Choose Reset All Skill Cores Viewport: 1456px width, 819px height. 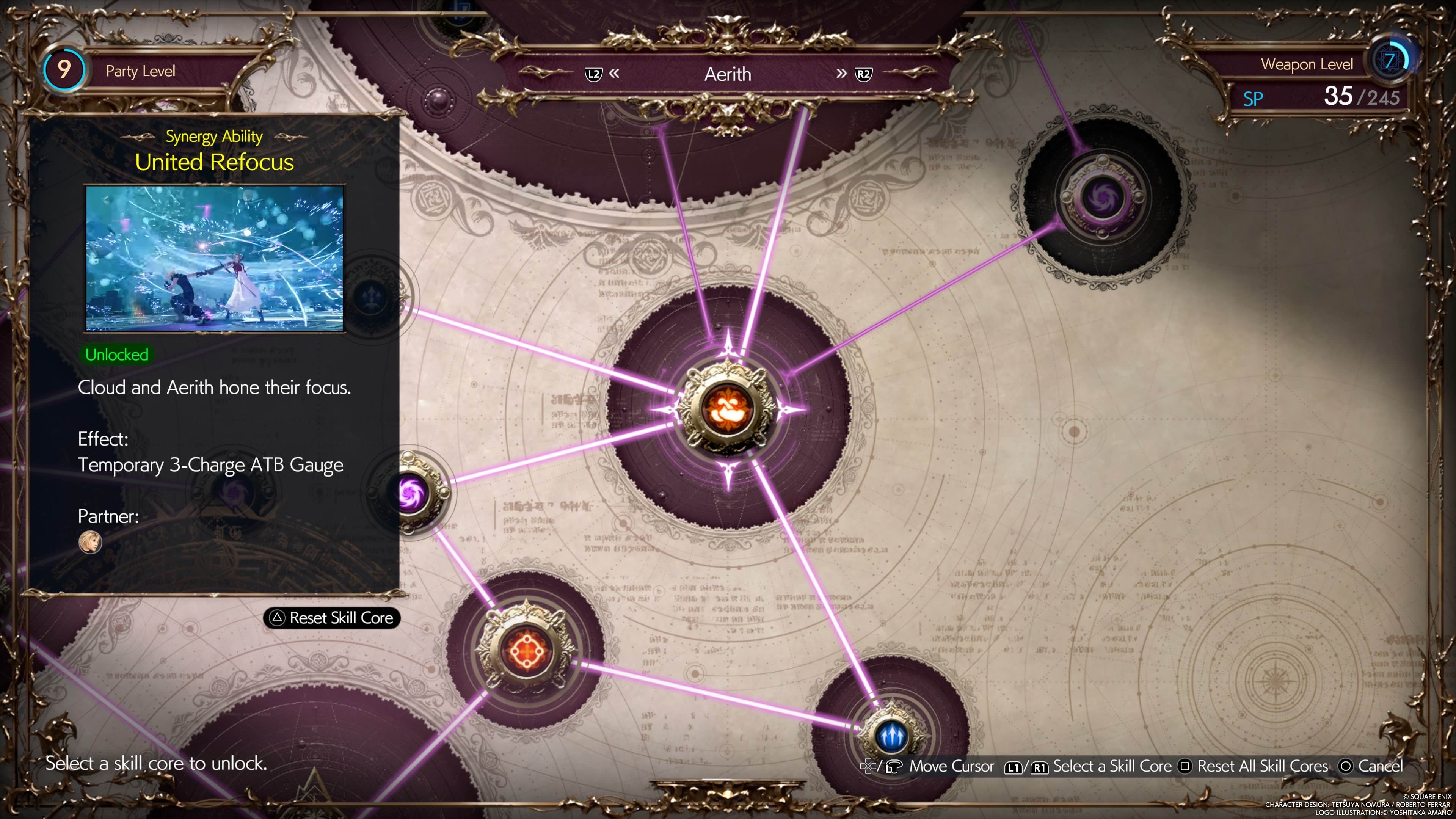click(x=1254, y=766)
